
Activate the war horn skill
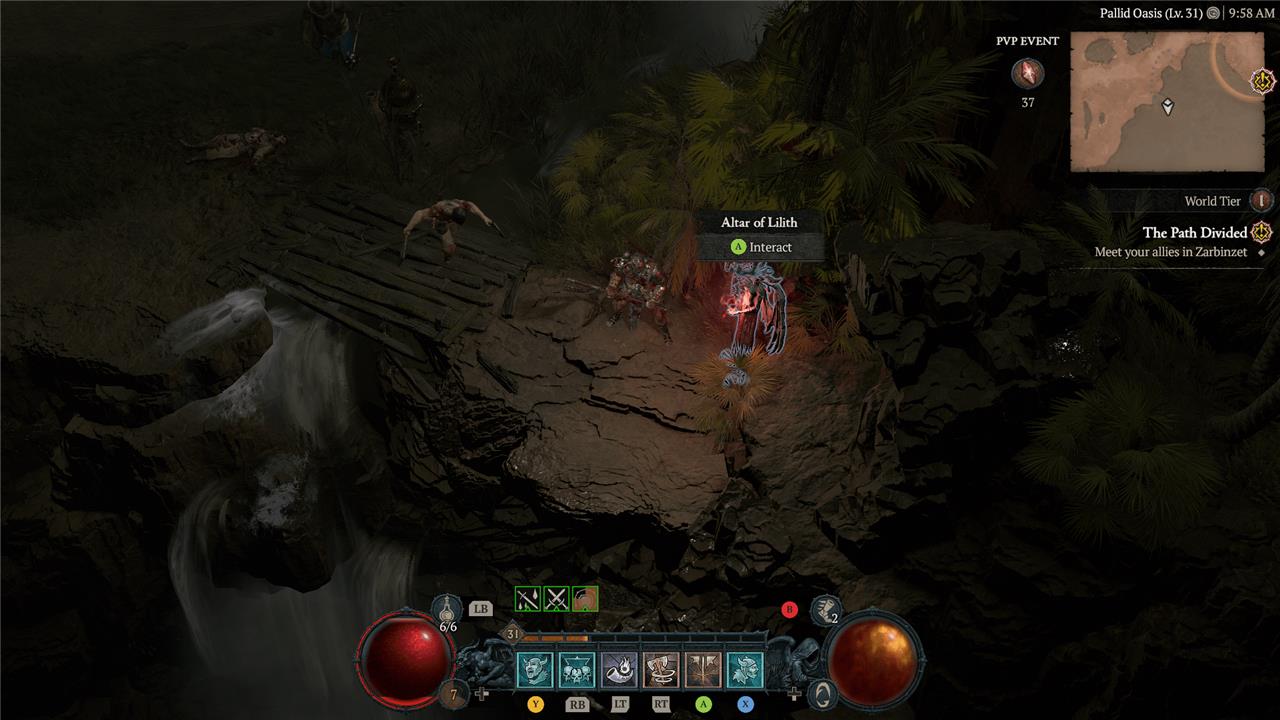point(619,670)
